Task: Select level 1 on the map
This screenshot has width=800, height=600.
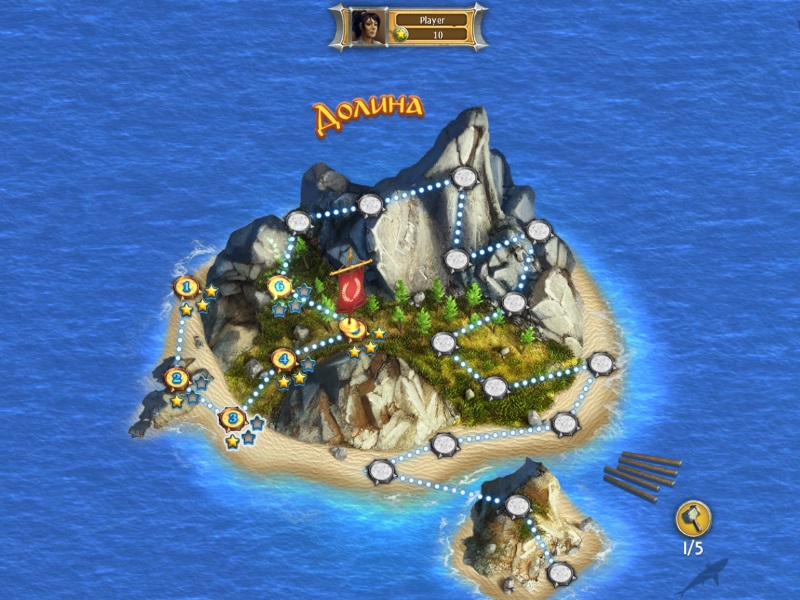Action: coord(184,288)
